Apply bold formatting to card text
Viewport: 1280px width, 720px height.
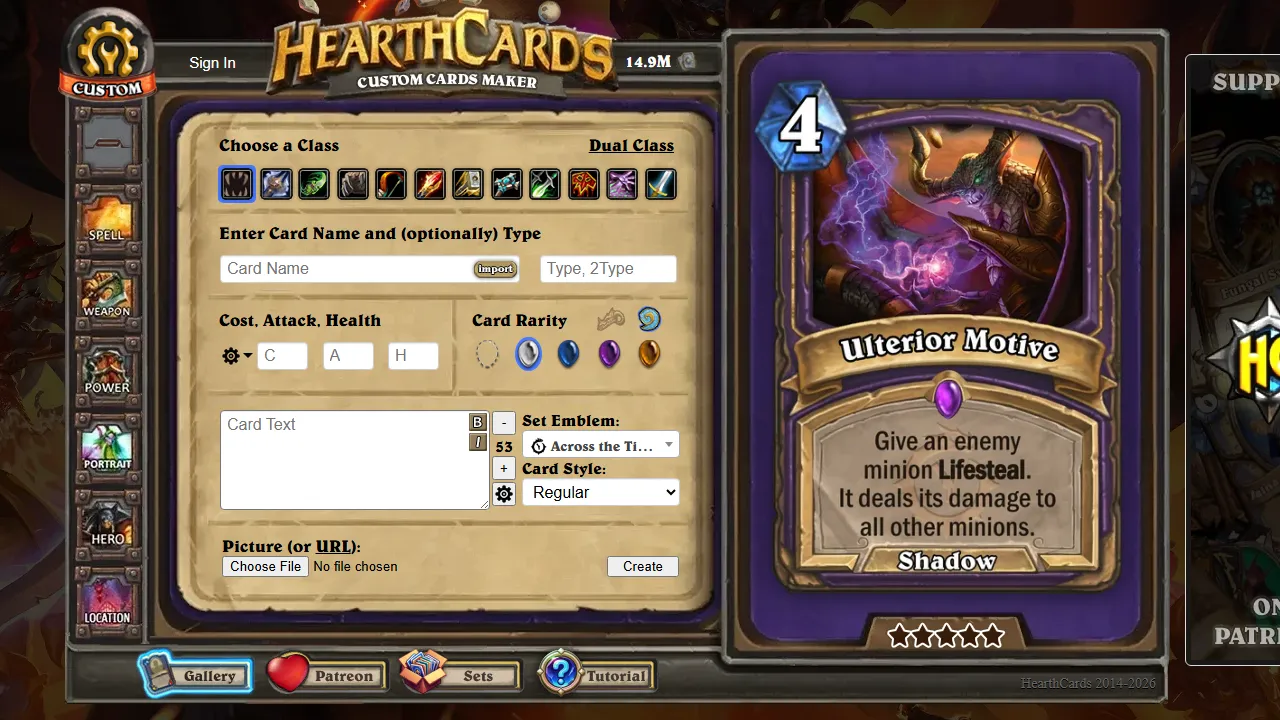pyautogui.click(x=477, y=422)
